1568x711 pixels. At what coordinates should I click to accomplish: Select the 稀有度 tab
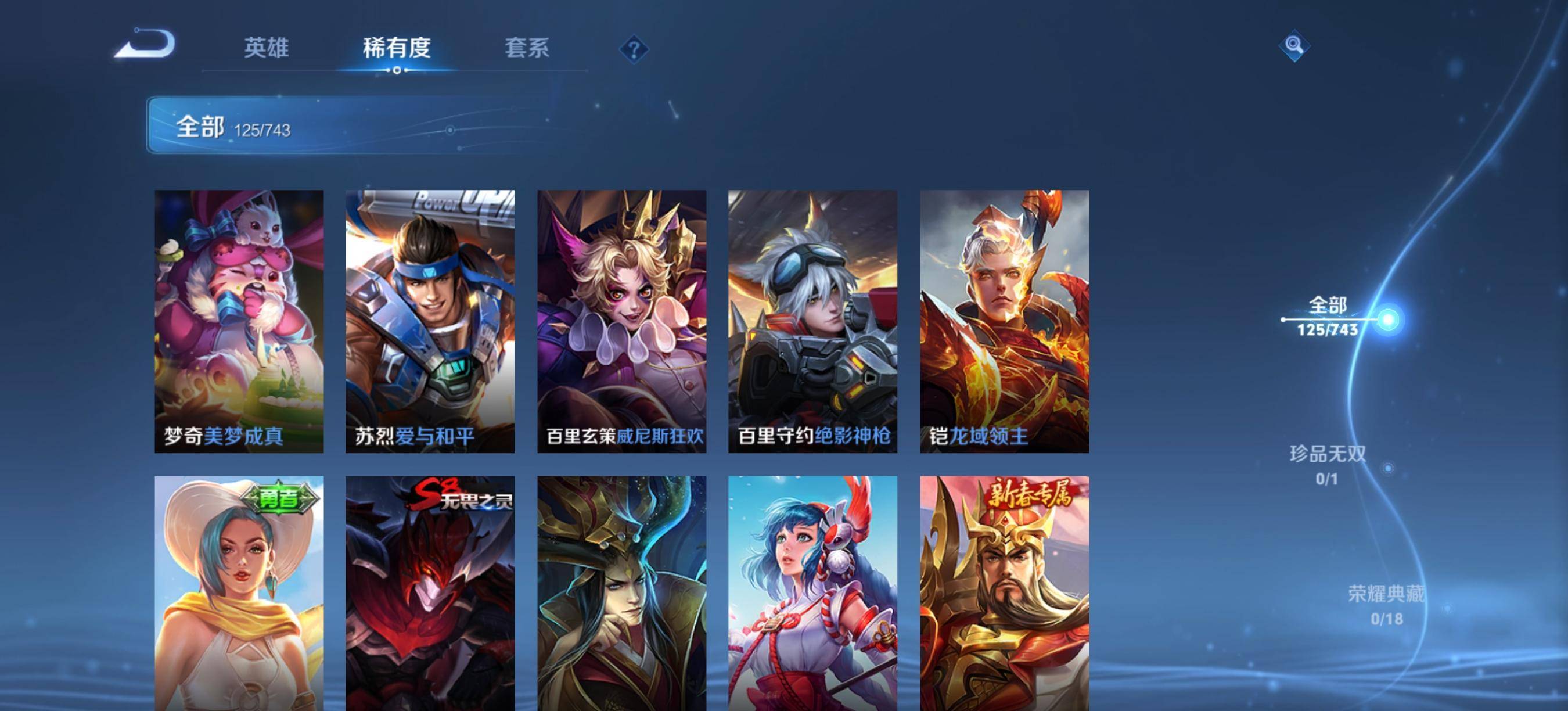tap(396, 48)
